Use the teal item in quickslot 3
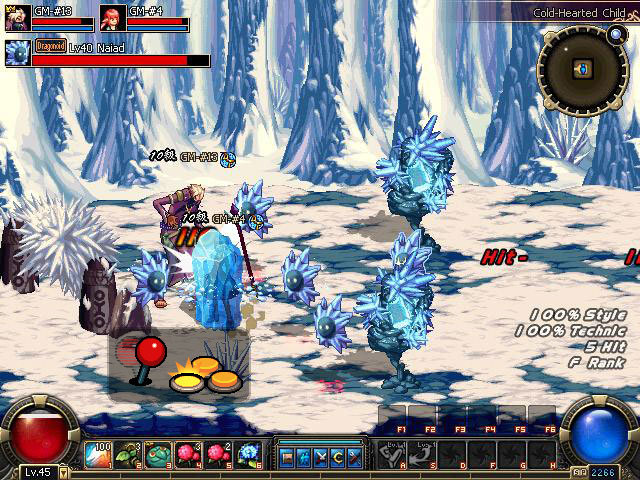This screenshot has height=480, width=640. (158, 455)
